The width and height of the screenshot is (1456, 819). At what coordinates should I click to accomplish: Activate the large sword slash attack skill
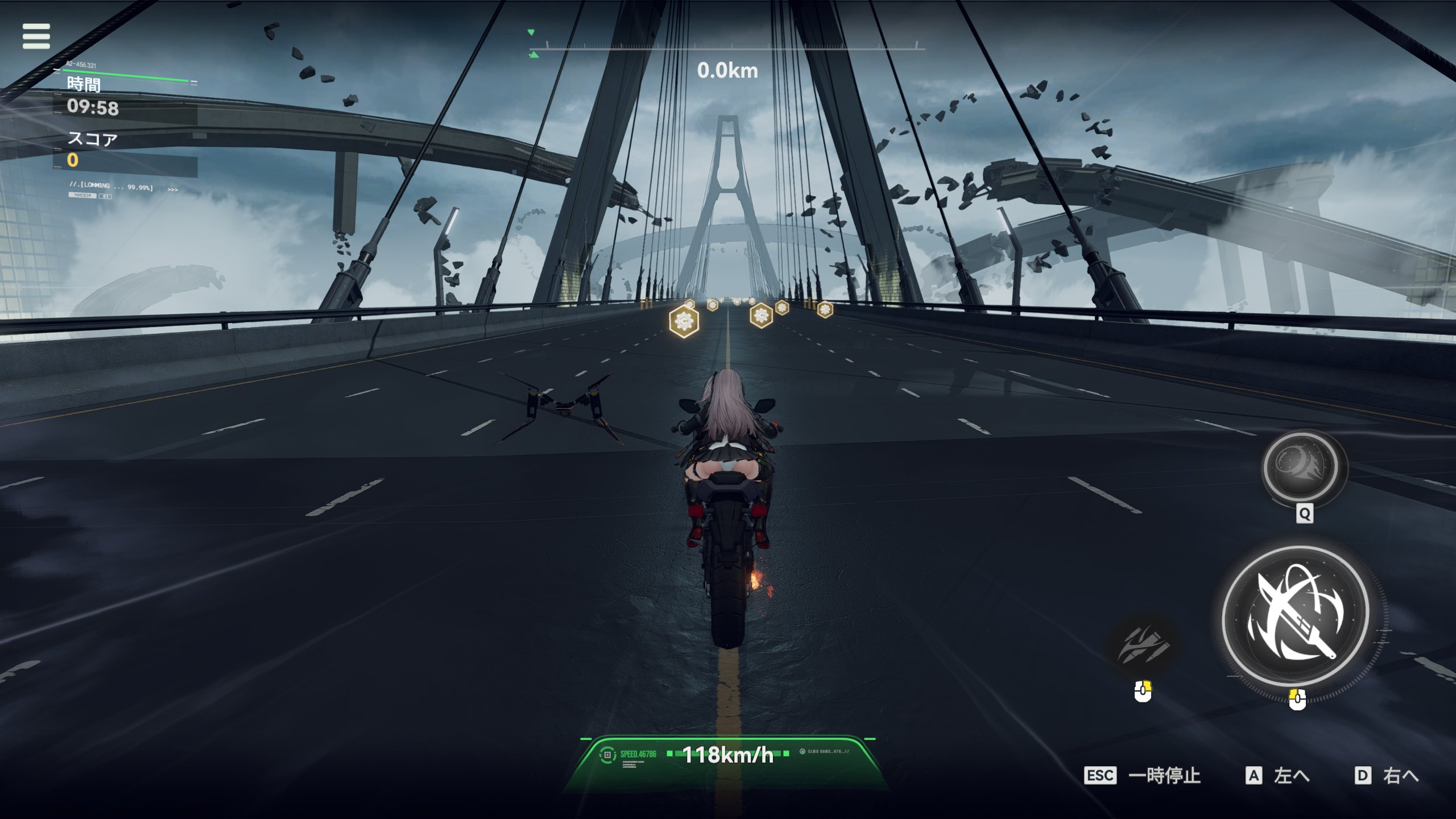coord(1296,615)
